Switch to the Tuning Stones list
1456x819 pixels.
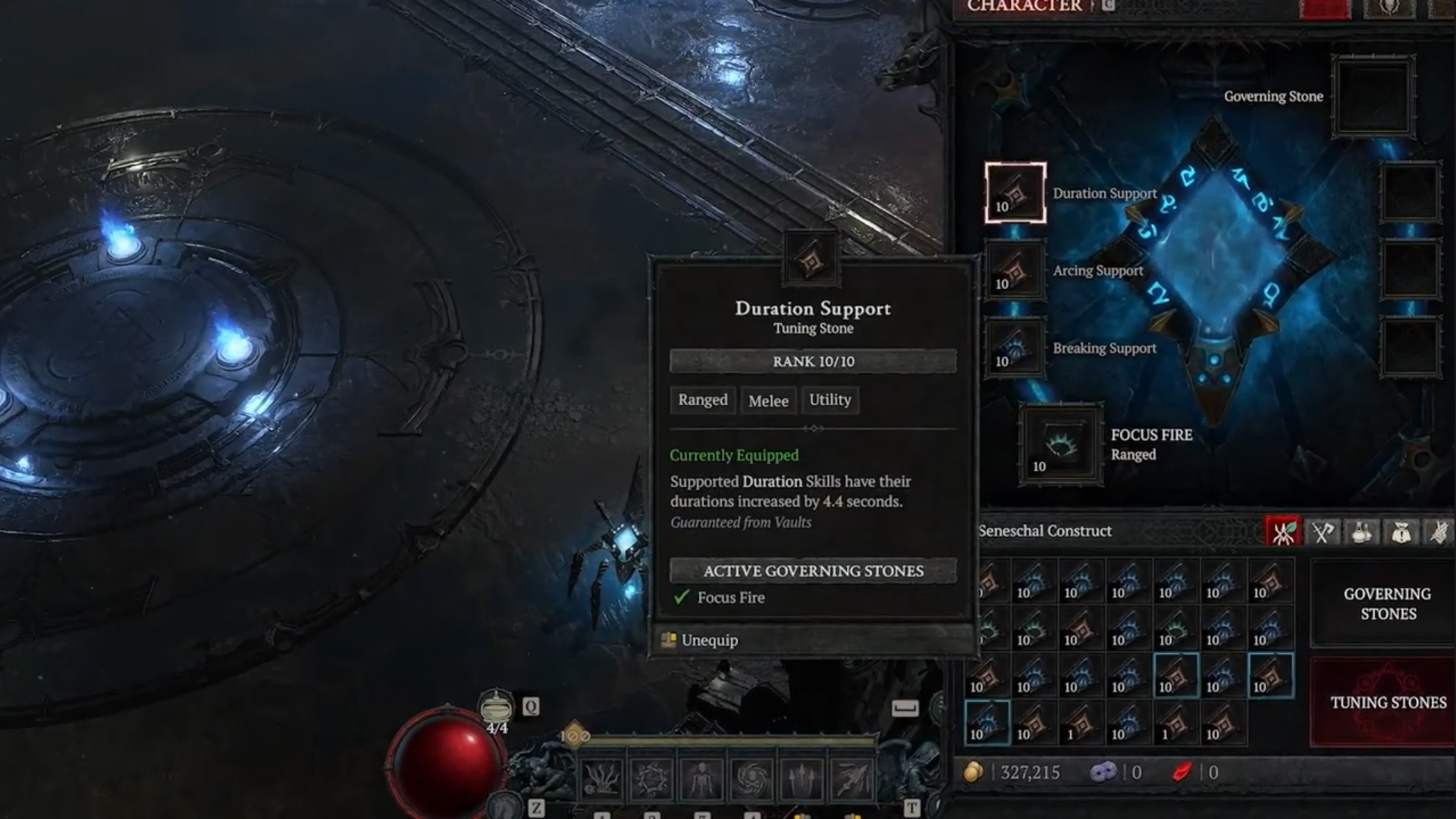[1387, 702]
